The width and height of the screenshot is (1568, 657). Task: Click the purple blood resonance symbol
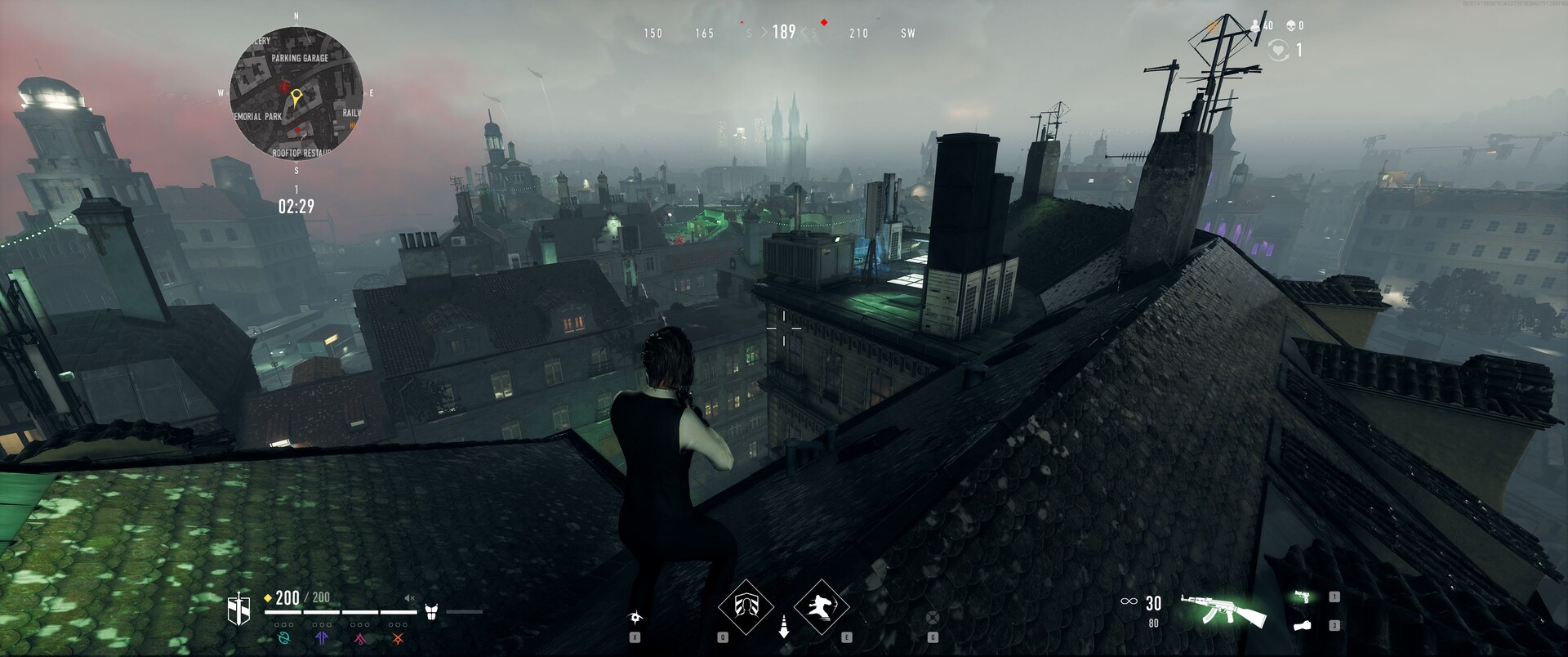pos(322,638)
